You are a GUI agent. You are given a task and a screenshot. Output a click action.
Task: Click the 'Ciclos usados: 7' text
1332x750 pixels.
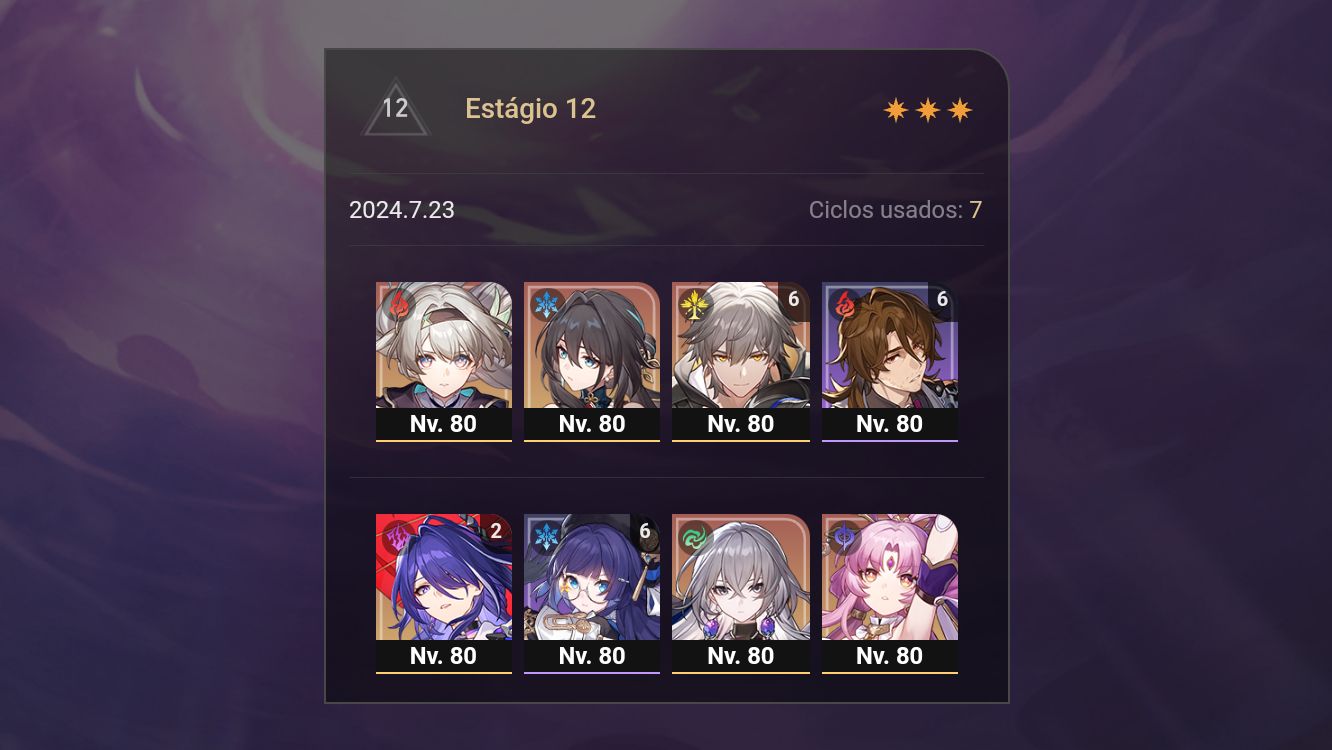(x=895, y=210)
